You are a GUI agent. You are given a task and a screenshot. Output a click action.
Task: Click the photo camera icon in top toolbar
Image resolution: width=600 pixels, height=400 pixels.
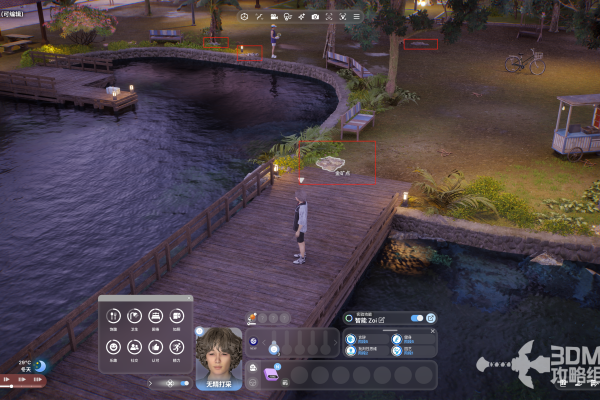click(x=315, y=17)
